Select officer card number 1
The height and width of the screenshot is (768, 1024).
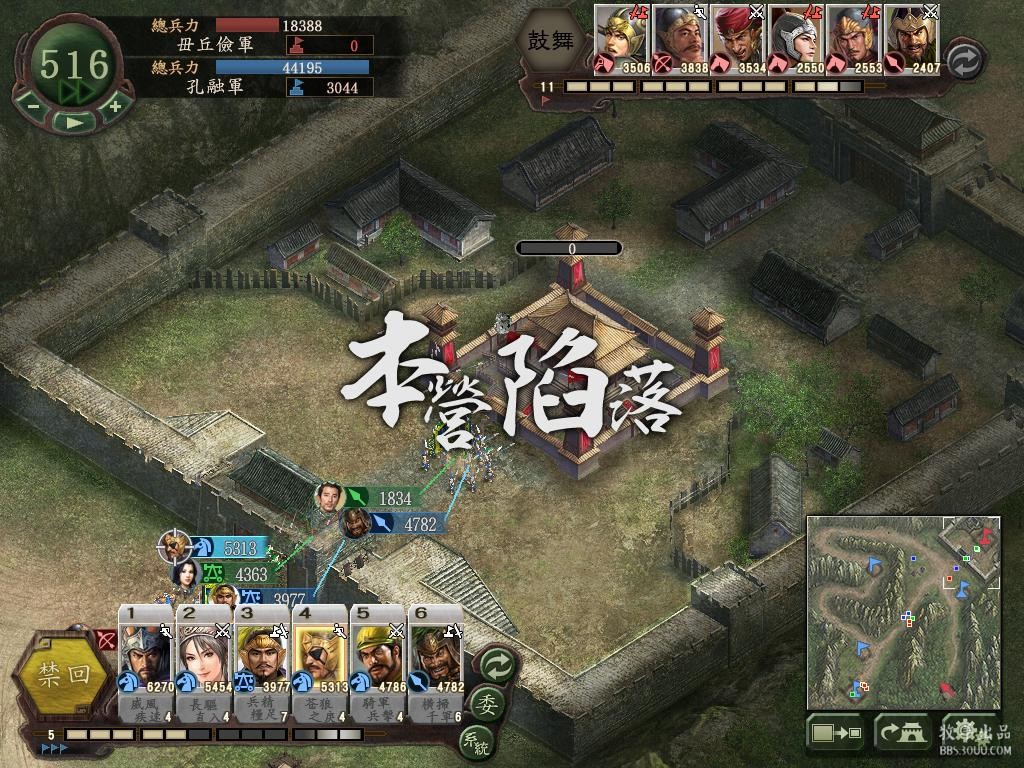point(146,660)
